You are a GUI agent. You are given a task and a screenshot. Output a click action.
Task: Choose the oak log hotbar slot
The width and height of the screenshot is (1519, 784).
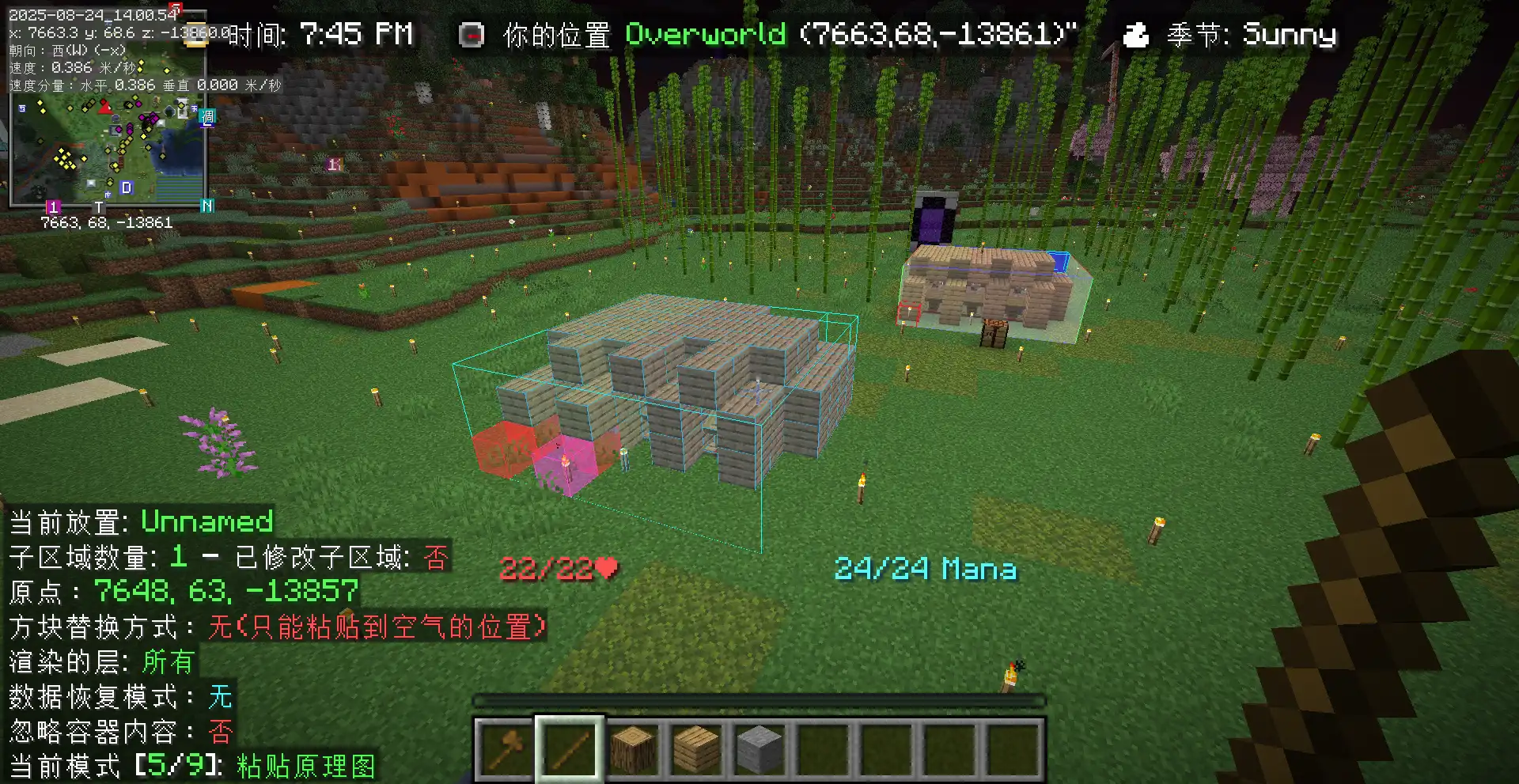click(x=633, y=748)
